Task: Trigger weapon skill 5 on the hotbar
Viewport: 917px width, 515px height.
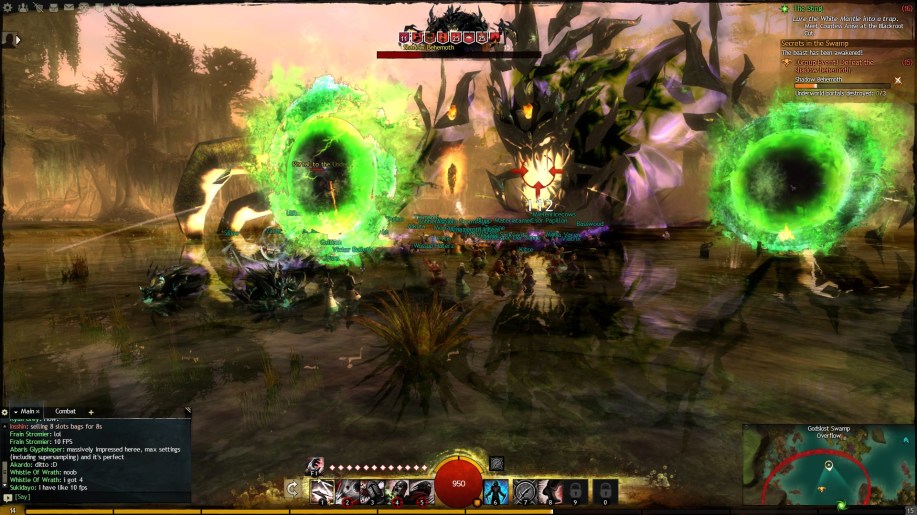Action: tap(421, 491)
